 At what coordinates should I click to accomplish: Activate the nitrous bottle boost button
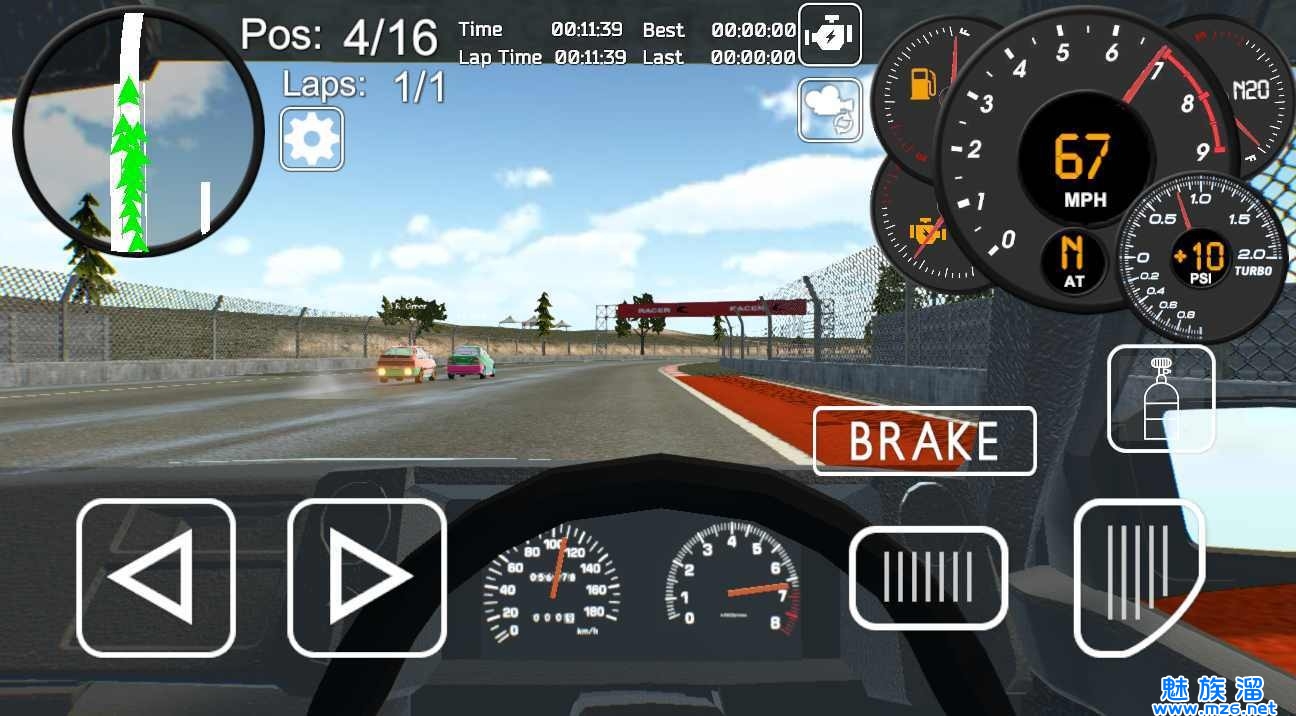point(1161,398)
